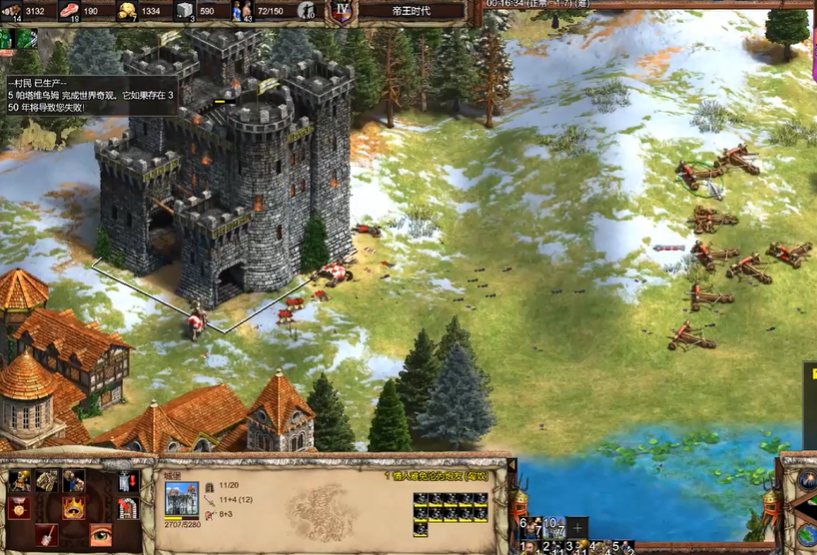Collapse the panel with the left arrow button
Screen dimensions: 817x555
511,466
